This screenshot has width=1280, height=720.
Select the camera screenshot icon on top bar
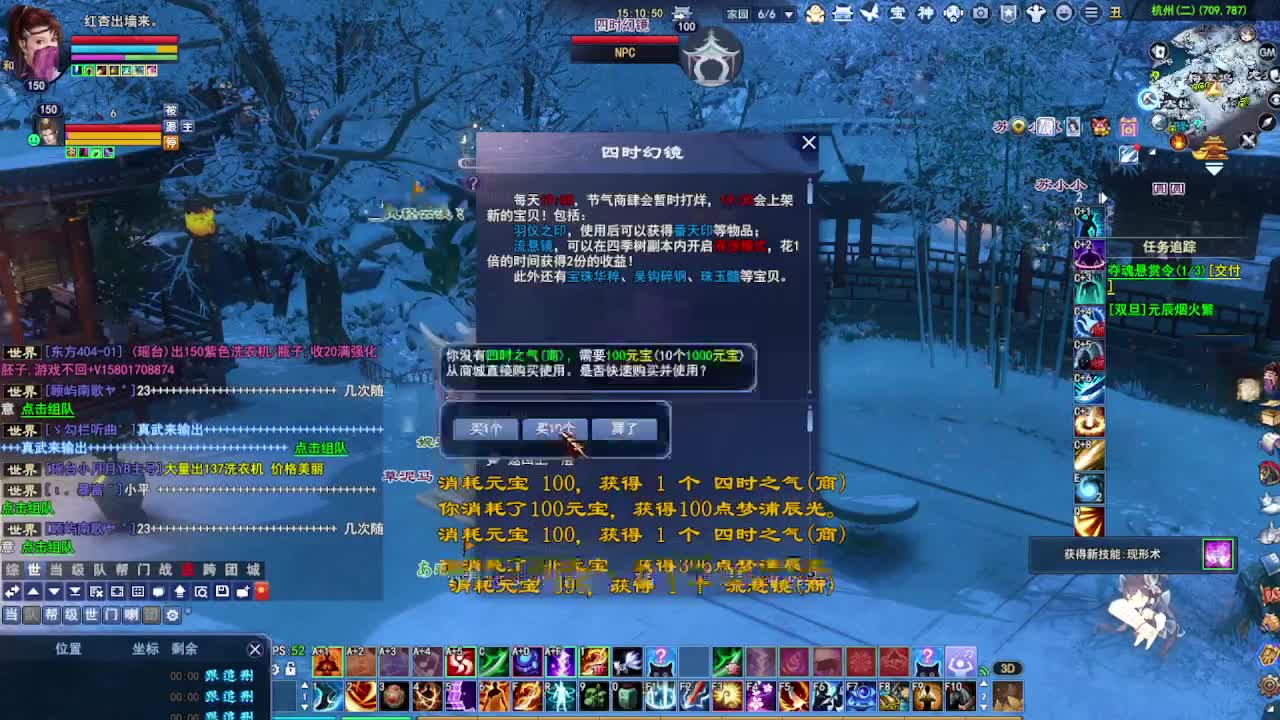click(x=981, y=13)
